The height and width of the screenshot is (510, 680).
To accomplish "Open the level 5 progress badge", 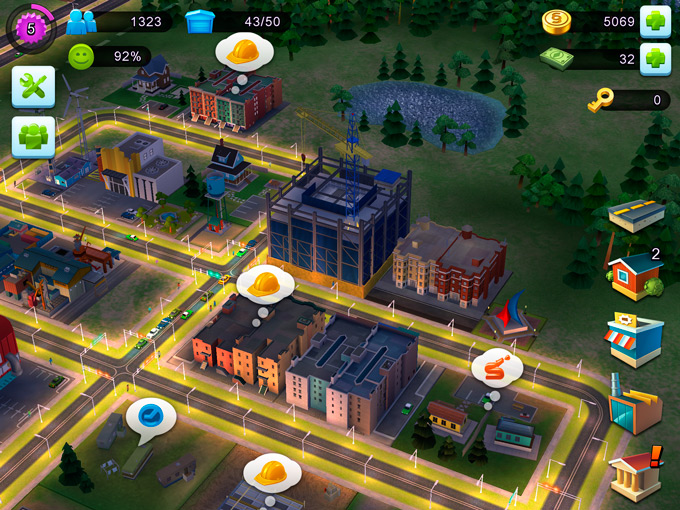I will (x=30, y=28).
